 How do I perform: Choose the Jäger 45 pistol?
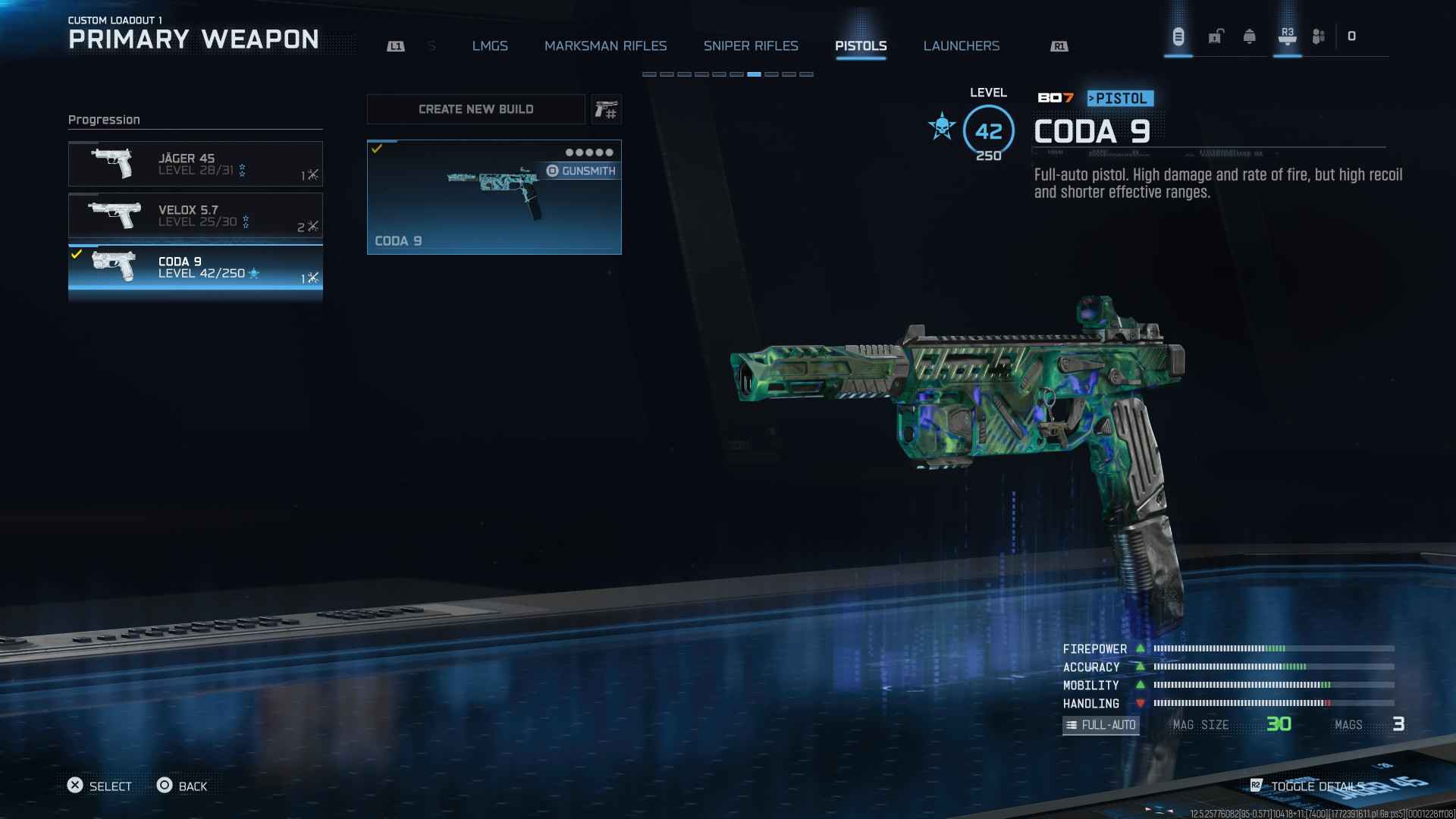click(x=195, y=164)
